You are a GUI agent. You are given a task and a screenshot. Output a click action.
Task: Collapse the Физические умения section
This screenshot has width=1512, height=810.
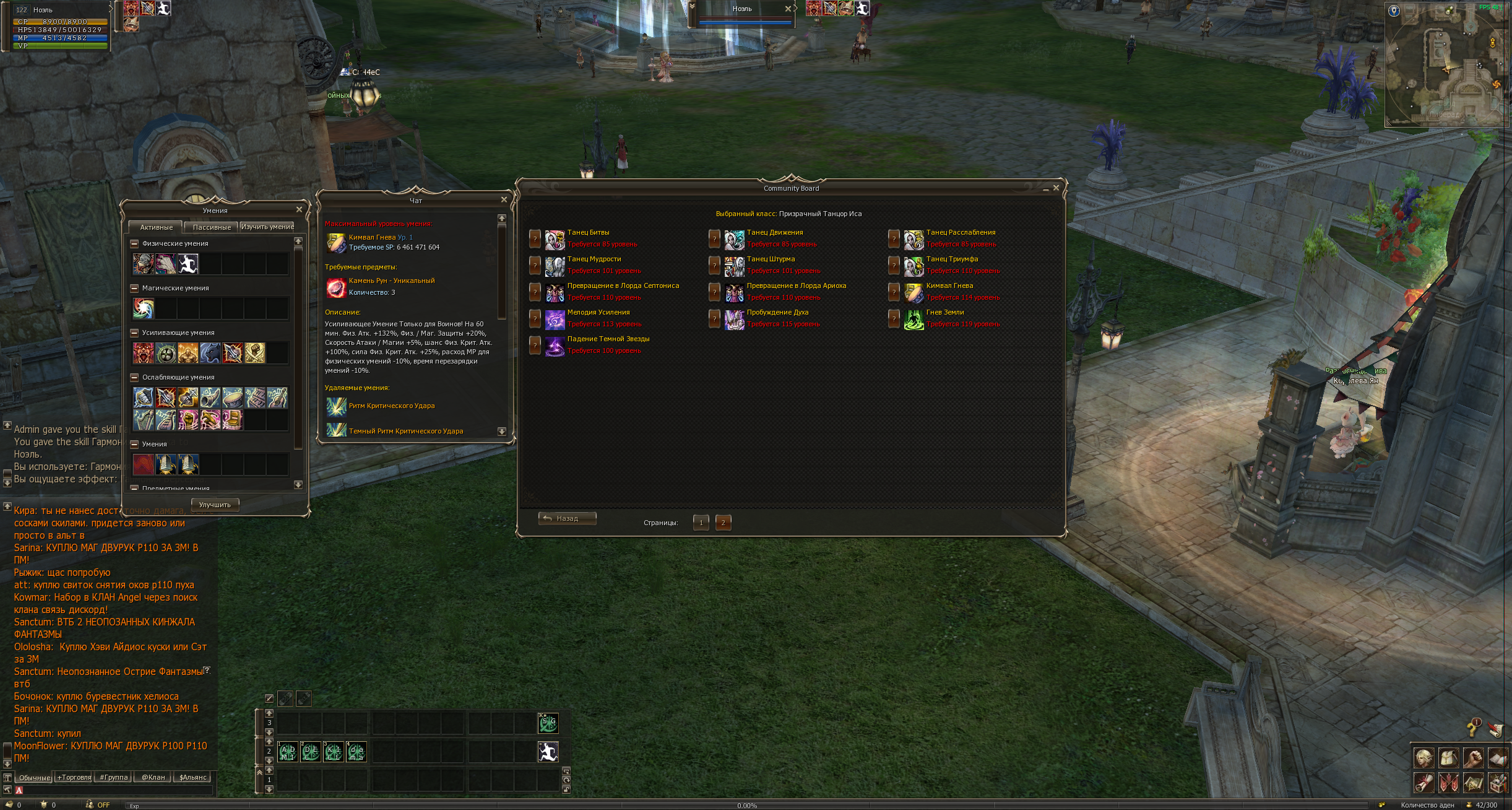134,243
